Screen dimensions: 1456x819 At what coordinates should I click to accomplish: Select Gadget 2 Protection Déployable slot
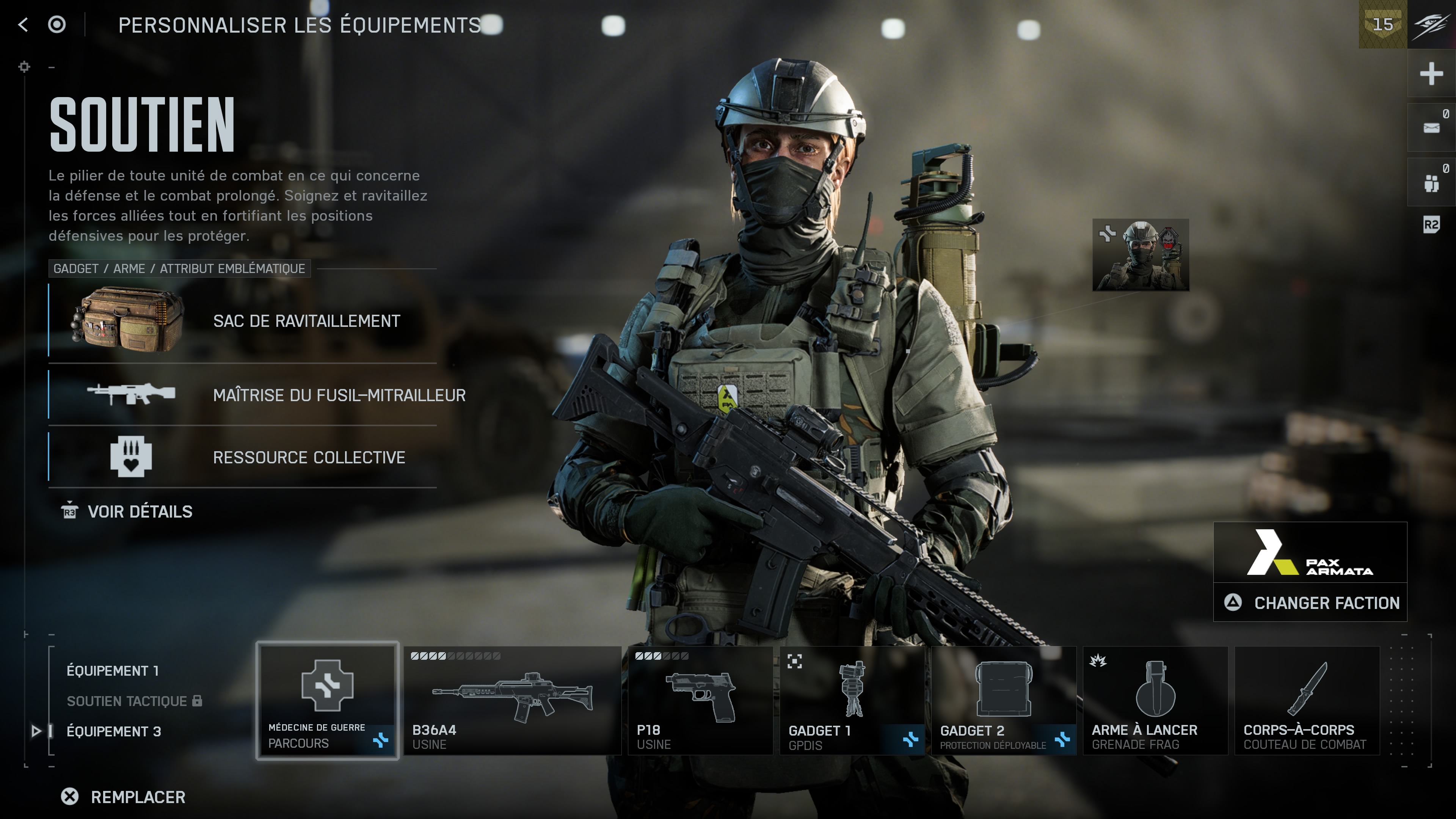(x=1003, y=700)
